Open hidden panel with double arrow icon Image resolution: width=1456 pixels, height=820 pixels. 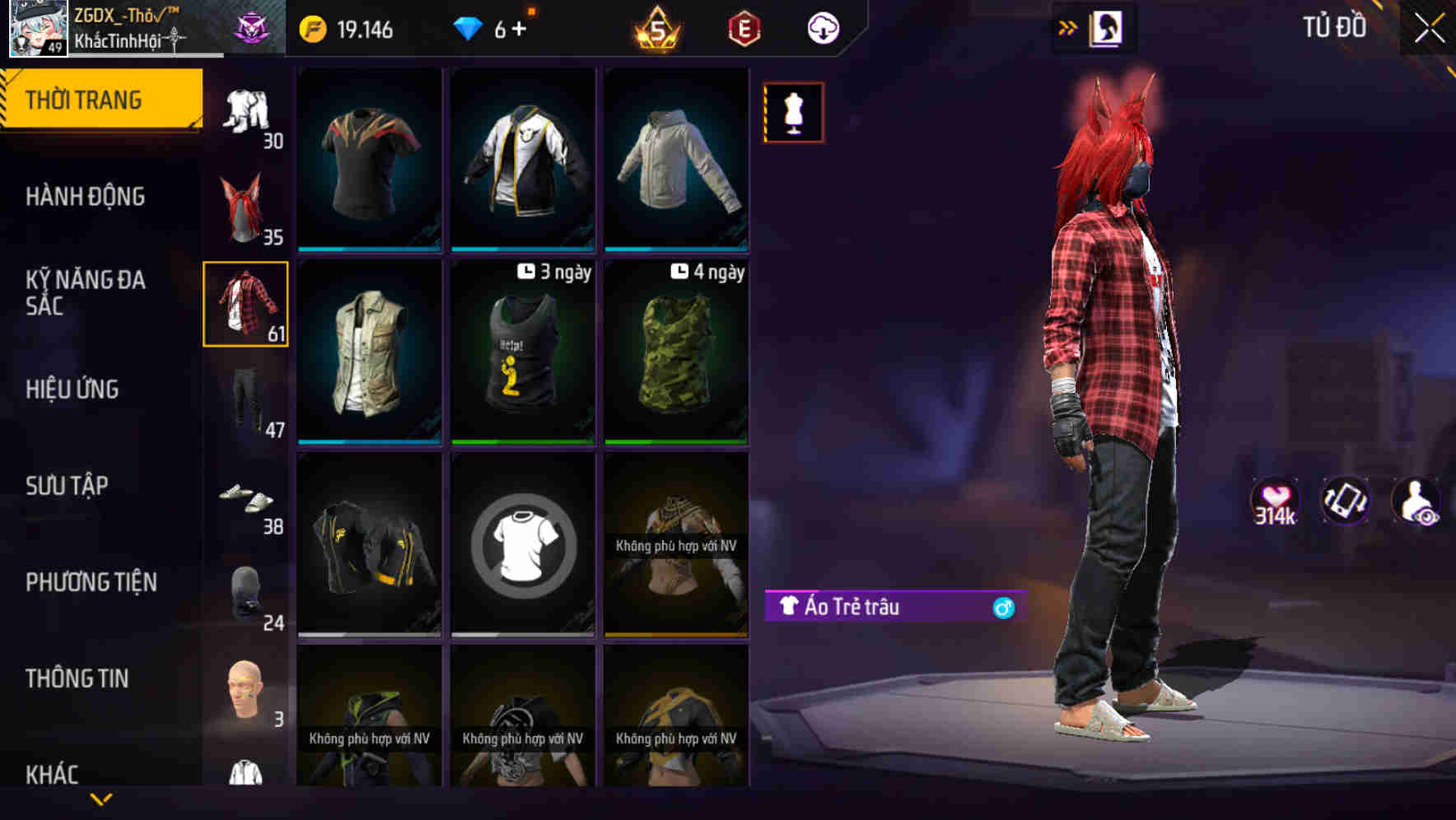point(1068,27)
